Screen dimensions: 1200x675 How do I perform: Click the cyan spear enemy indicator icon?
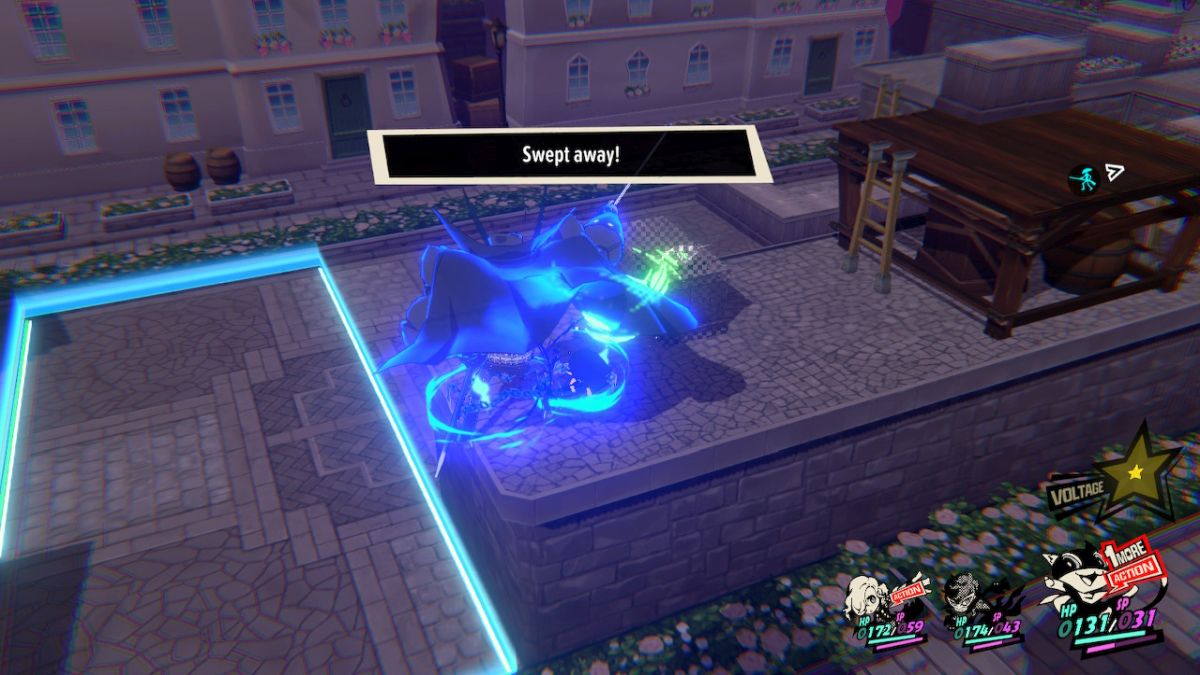click(1083, 178)
